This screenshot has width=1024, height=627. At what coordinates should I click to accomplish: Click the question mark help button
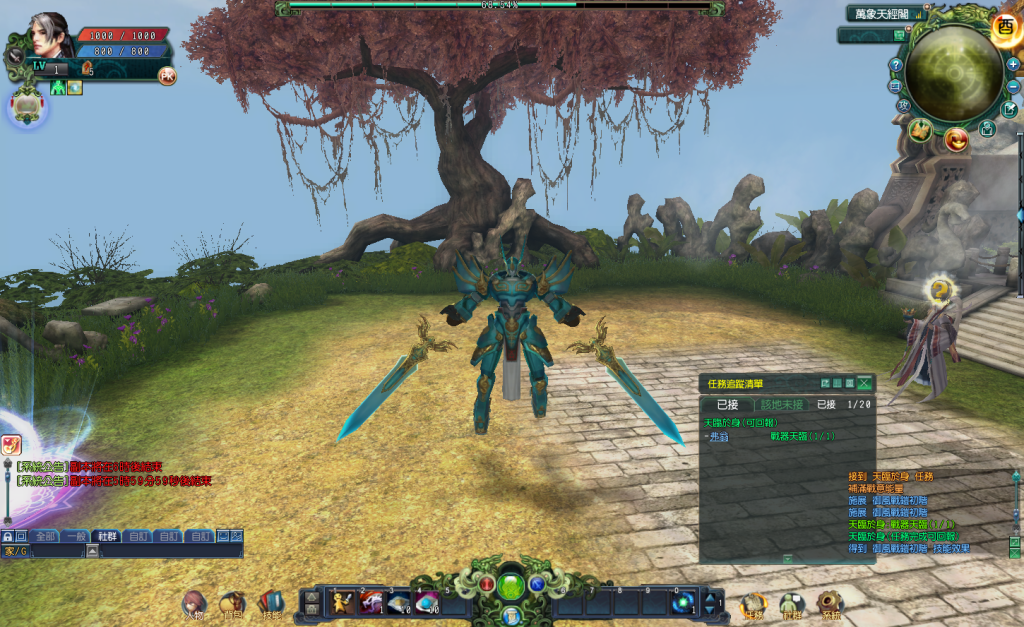[895, 65]
